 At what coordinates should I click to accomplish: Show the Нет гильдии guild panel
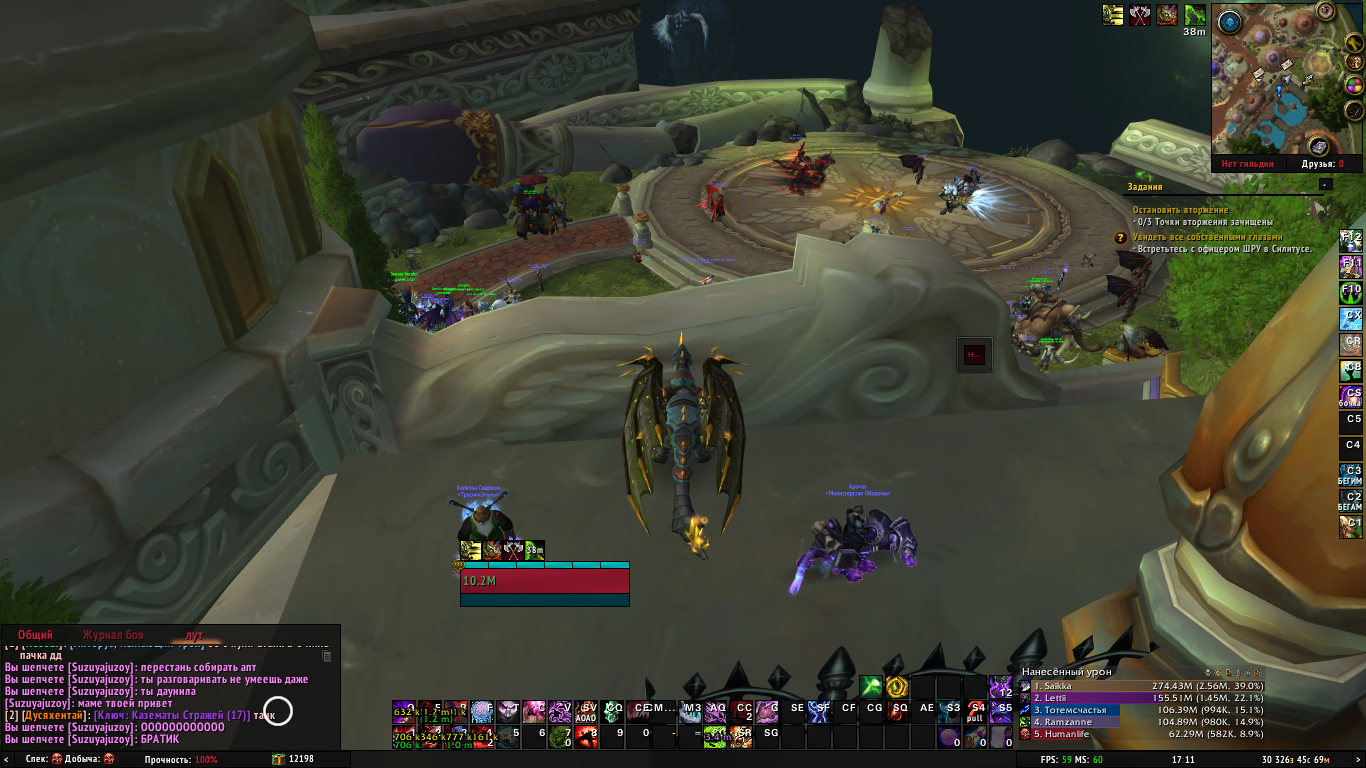(1247, 164)
